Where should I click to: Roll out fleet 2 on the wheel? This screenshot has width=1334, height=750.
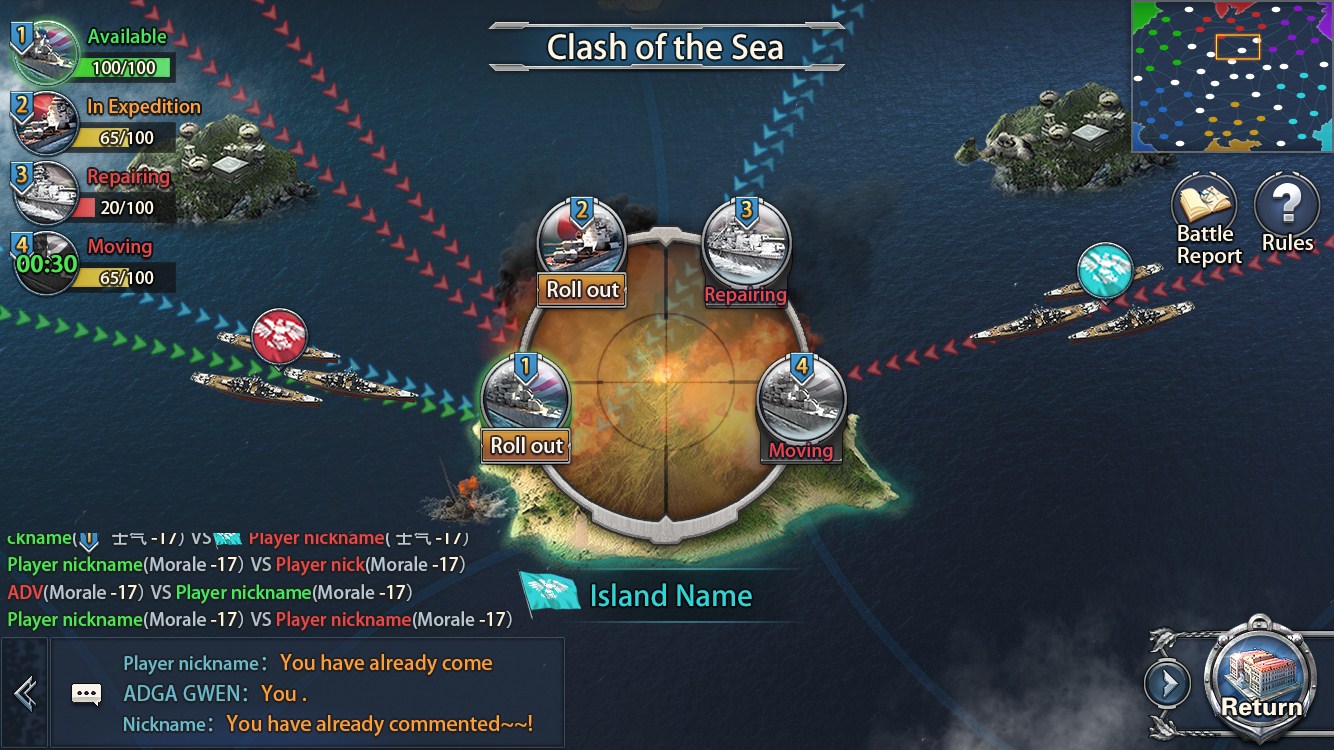(583, 290)
